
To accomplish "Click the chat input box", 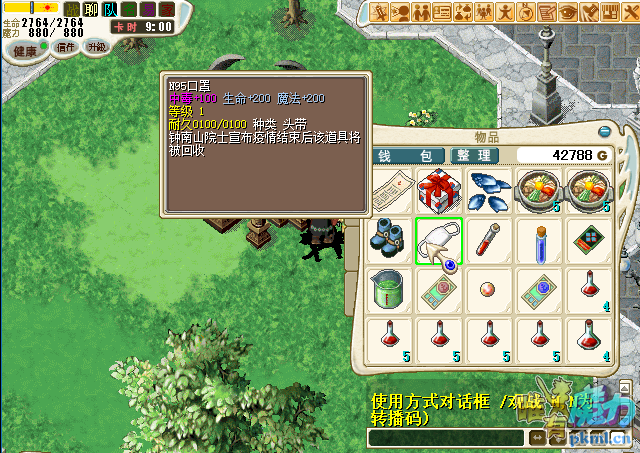I will click(445, 438).
